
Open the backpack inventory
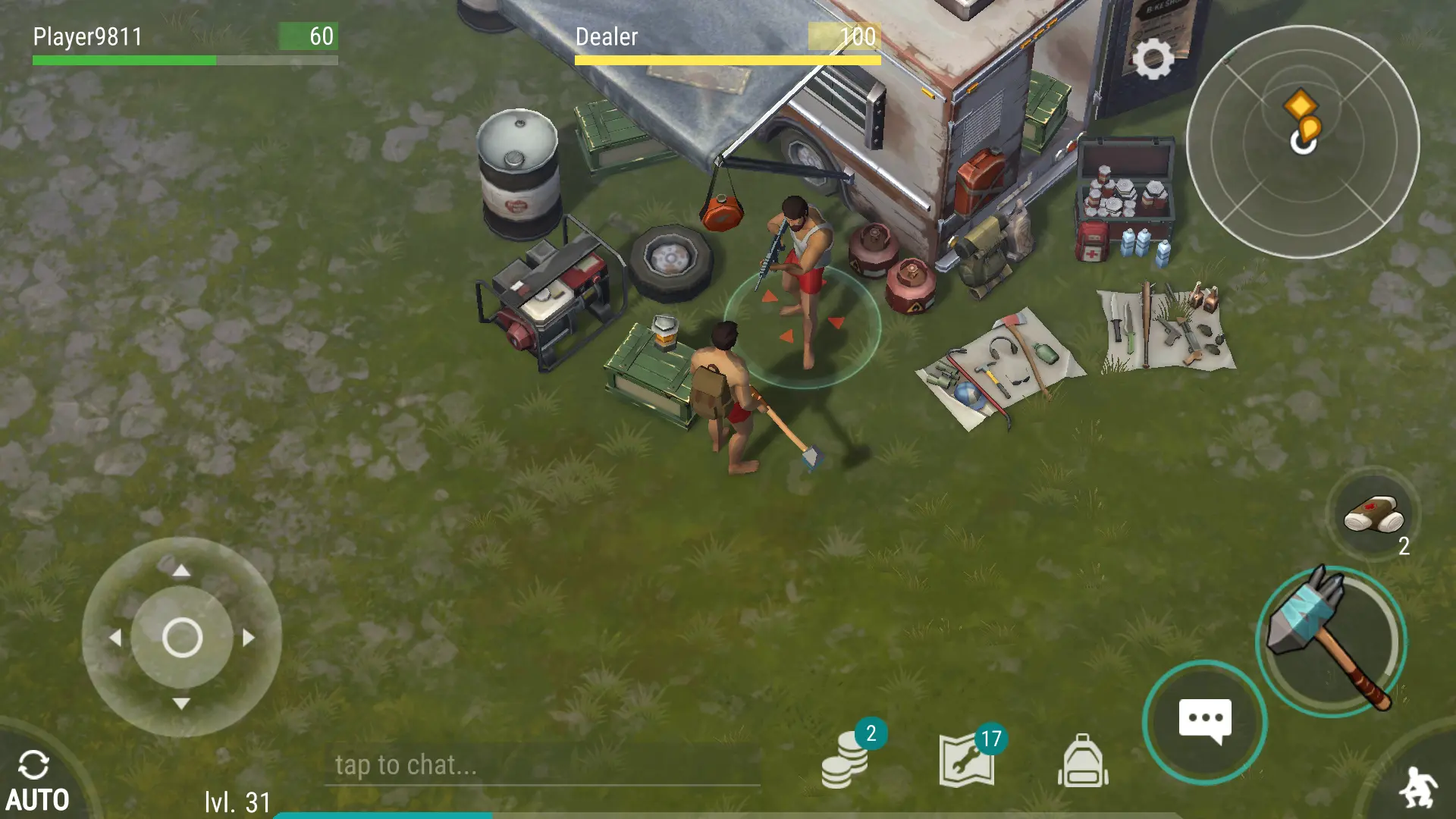(1082, 761)
